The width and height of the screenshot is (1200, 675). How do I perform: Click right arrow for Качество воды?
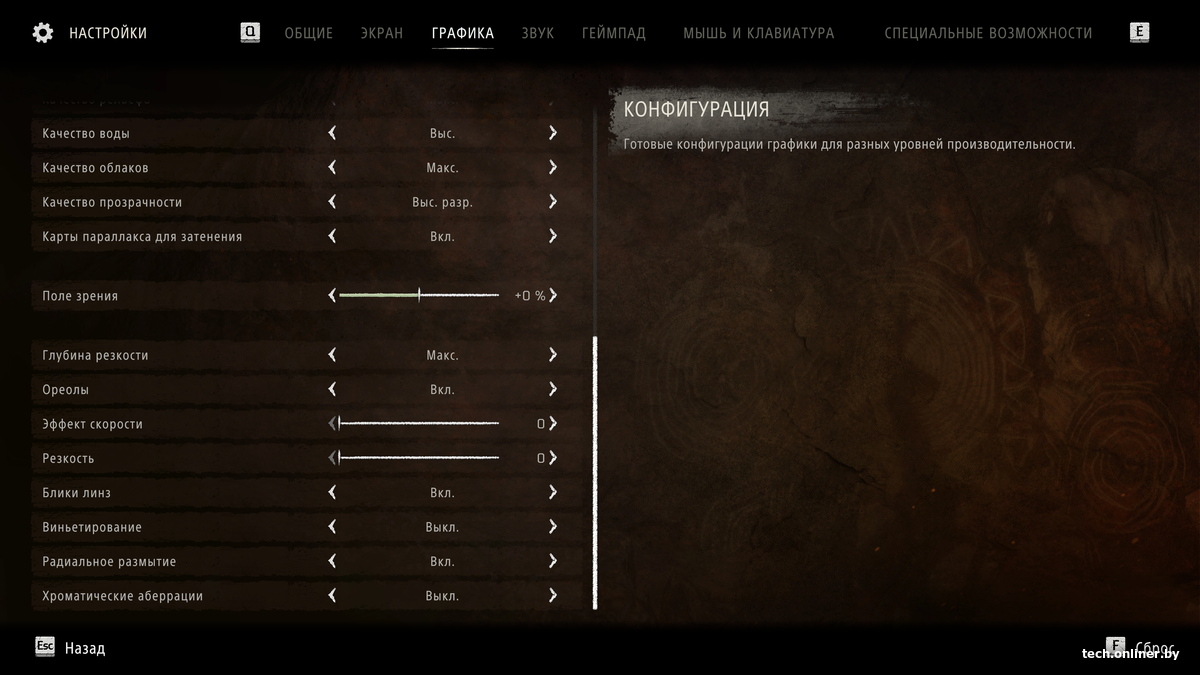click(552, 133)
